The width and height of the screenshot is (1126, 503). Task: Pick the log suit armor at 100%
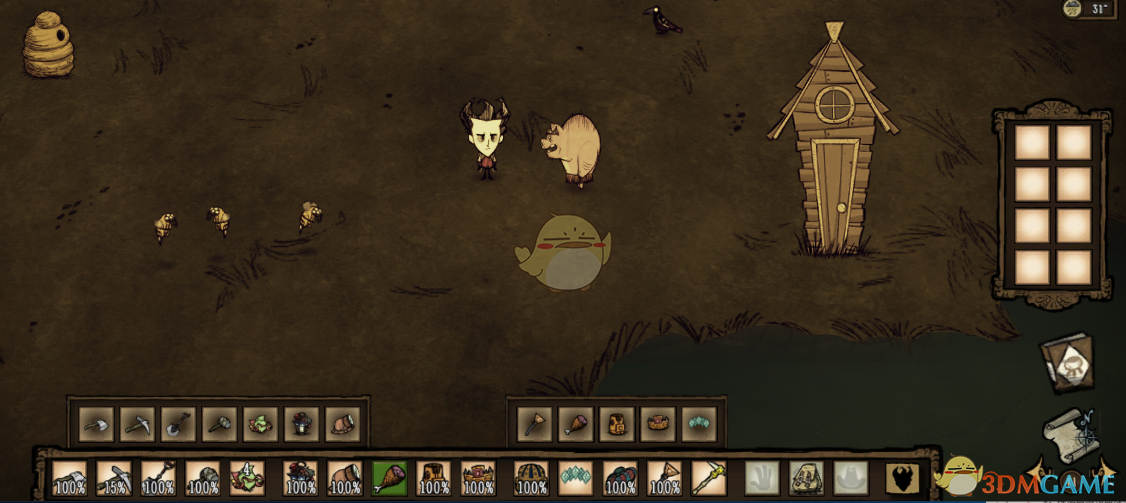(433, 478)
